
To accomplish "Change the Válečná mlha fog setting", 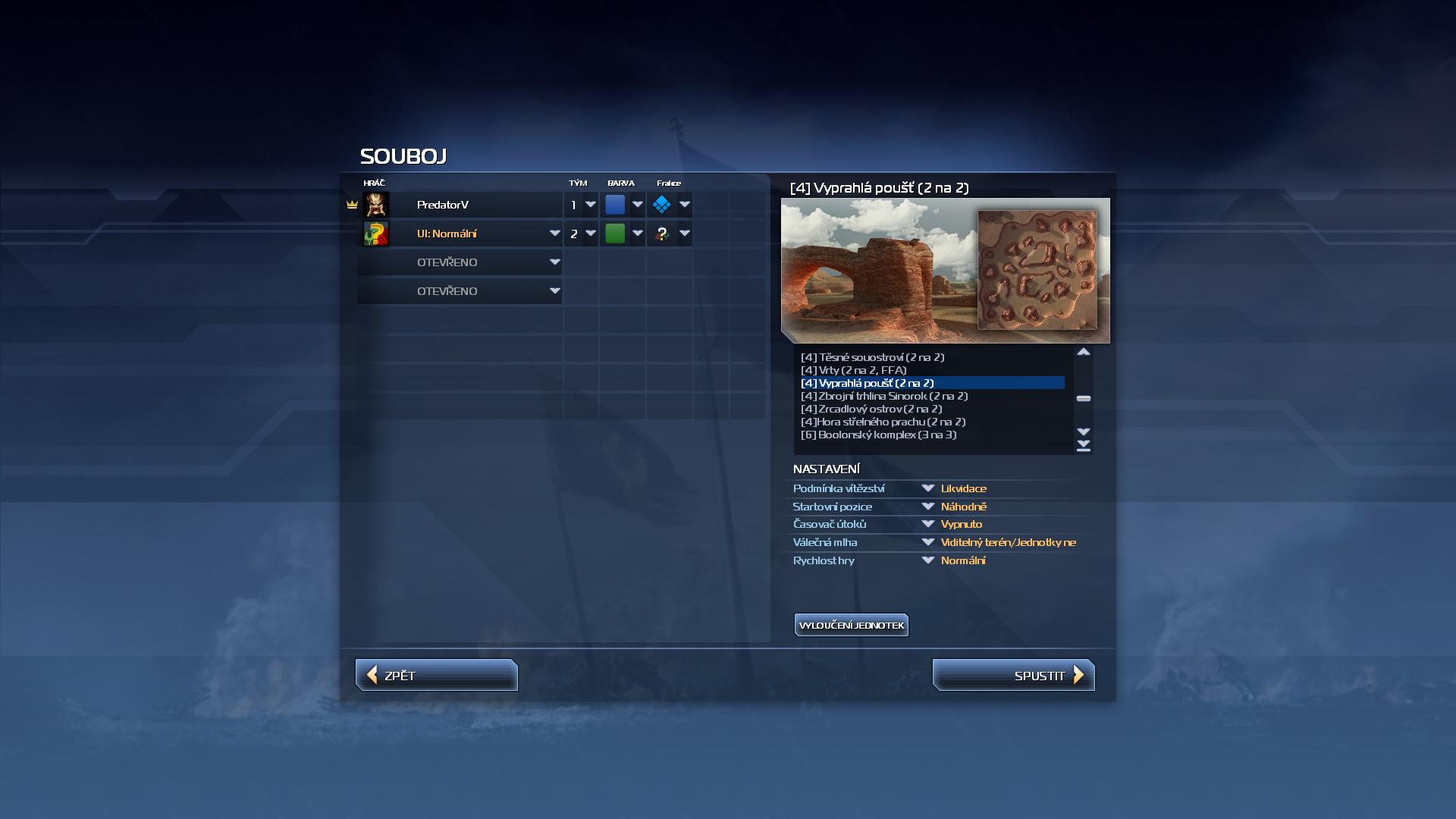I will 927,542.
